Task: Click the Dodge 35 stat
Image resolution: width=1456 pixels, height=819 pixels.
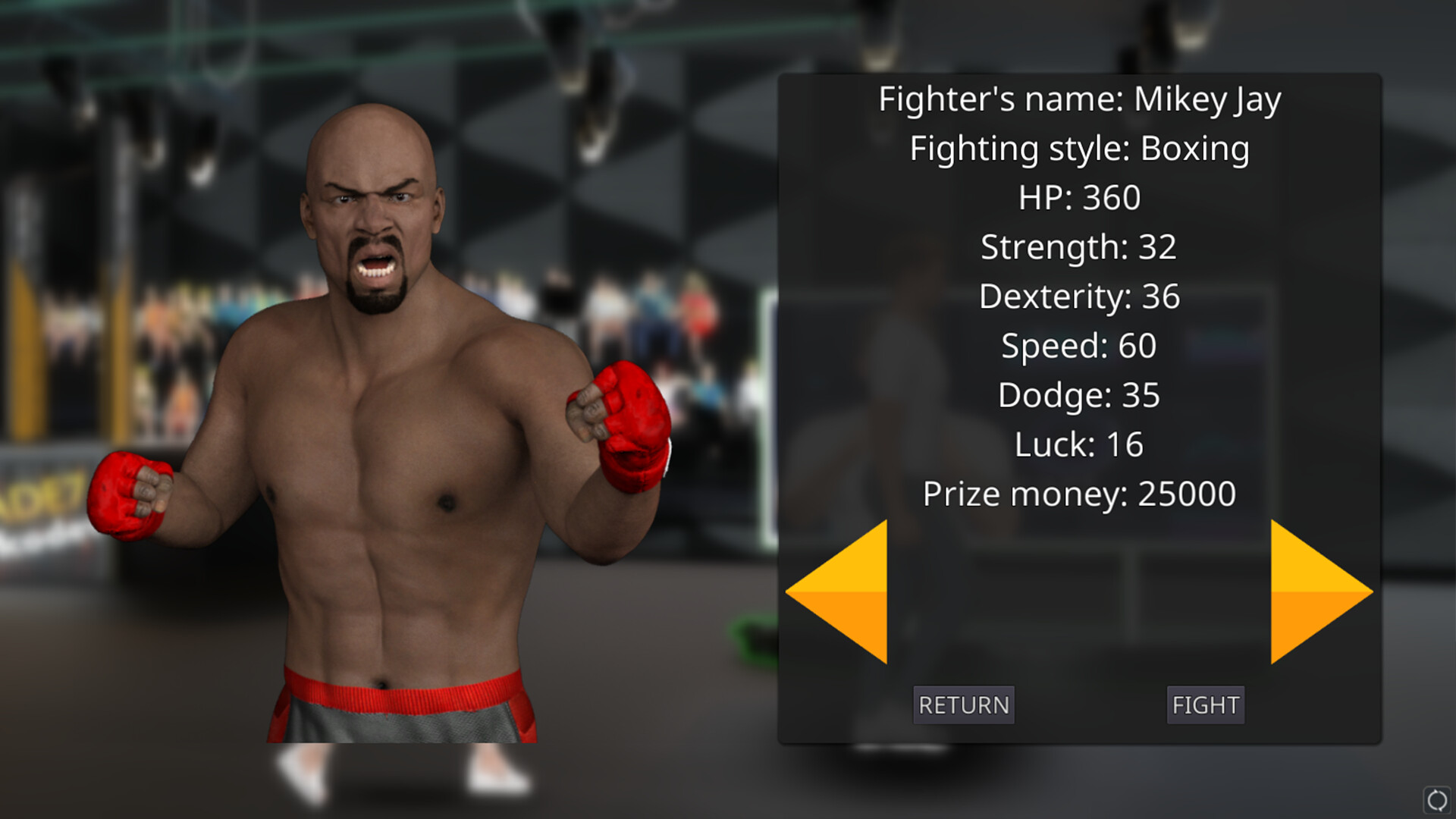Action: point(1079,394)
